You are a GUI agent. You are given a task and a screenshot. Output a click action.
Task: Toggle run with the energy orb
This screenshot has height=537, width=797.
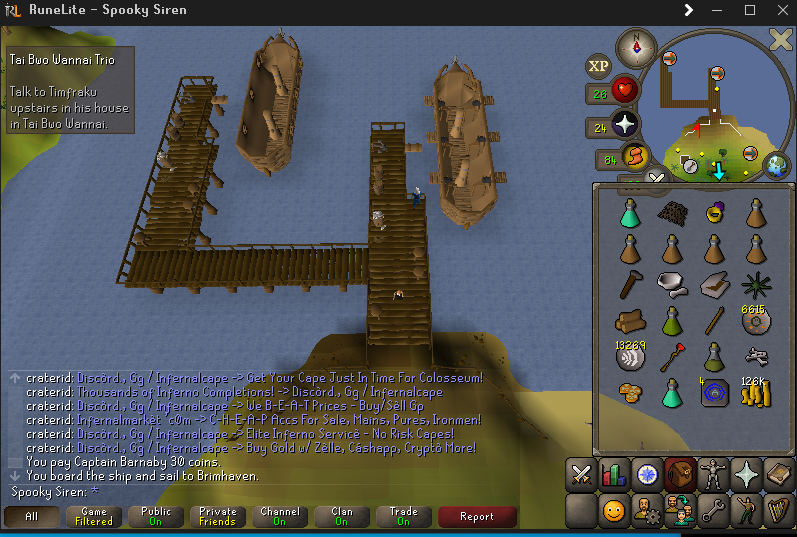[635, 156]
